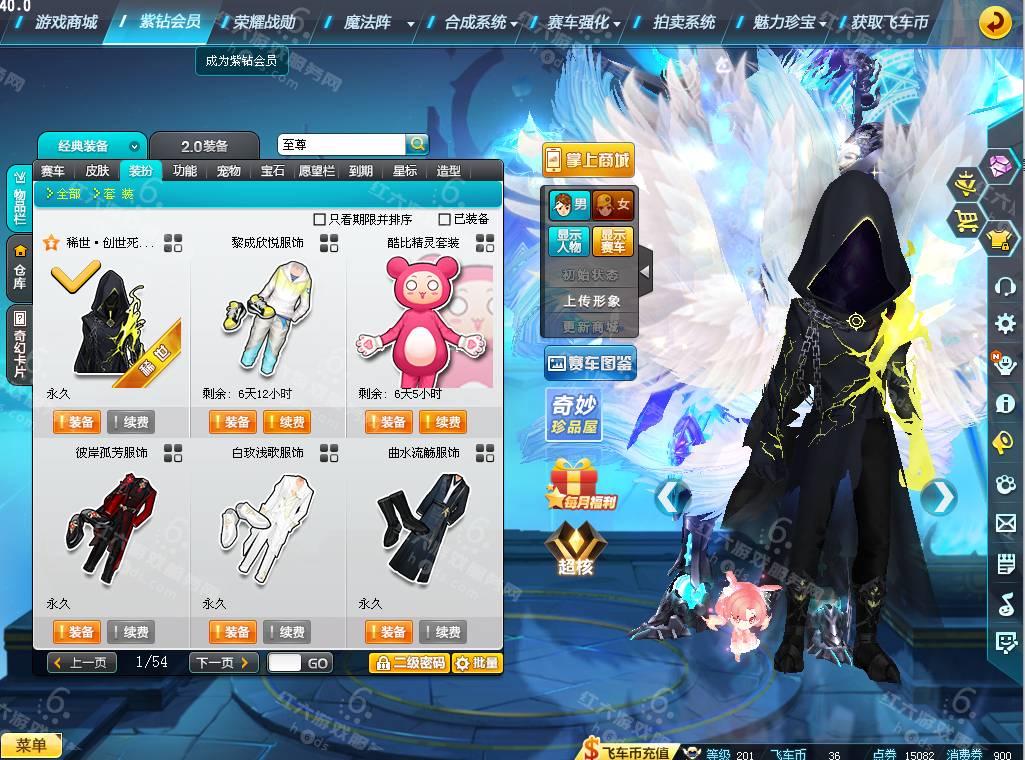Select the 宝石 category tab

click(273, 171)
